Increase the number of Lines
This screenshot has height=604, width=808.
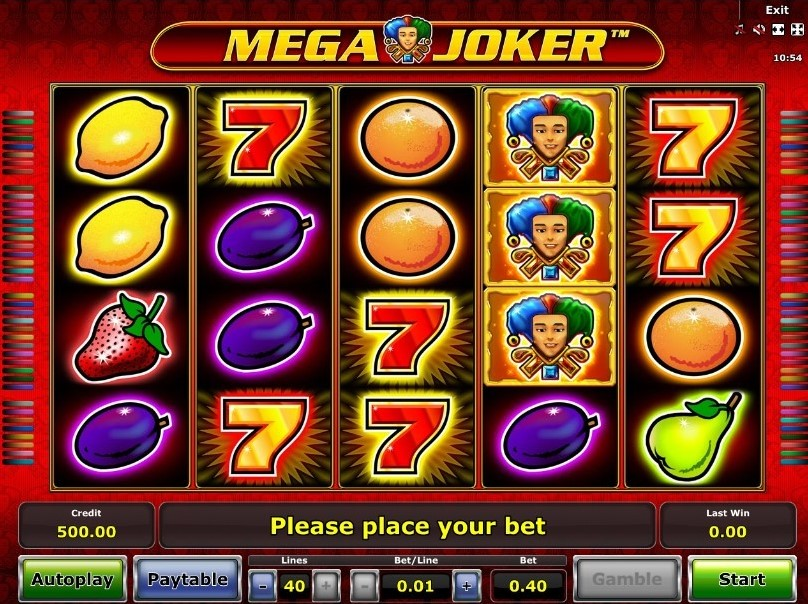pos(326,585)
